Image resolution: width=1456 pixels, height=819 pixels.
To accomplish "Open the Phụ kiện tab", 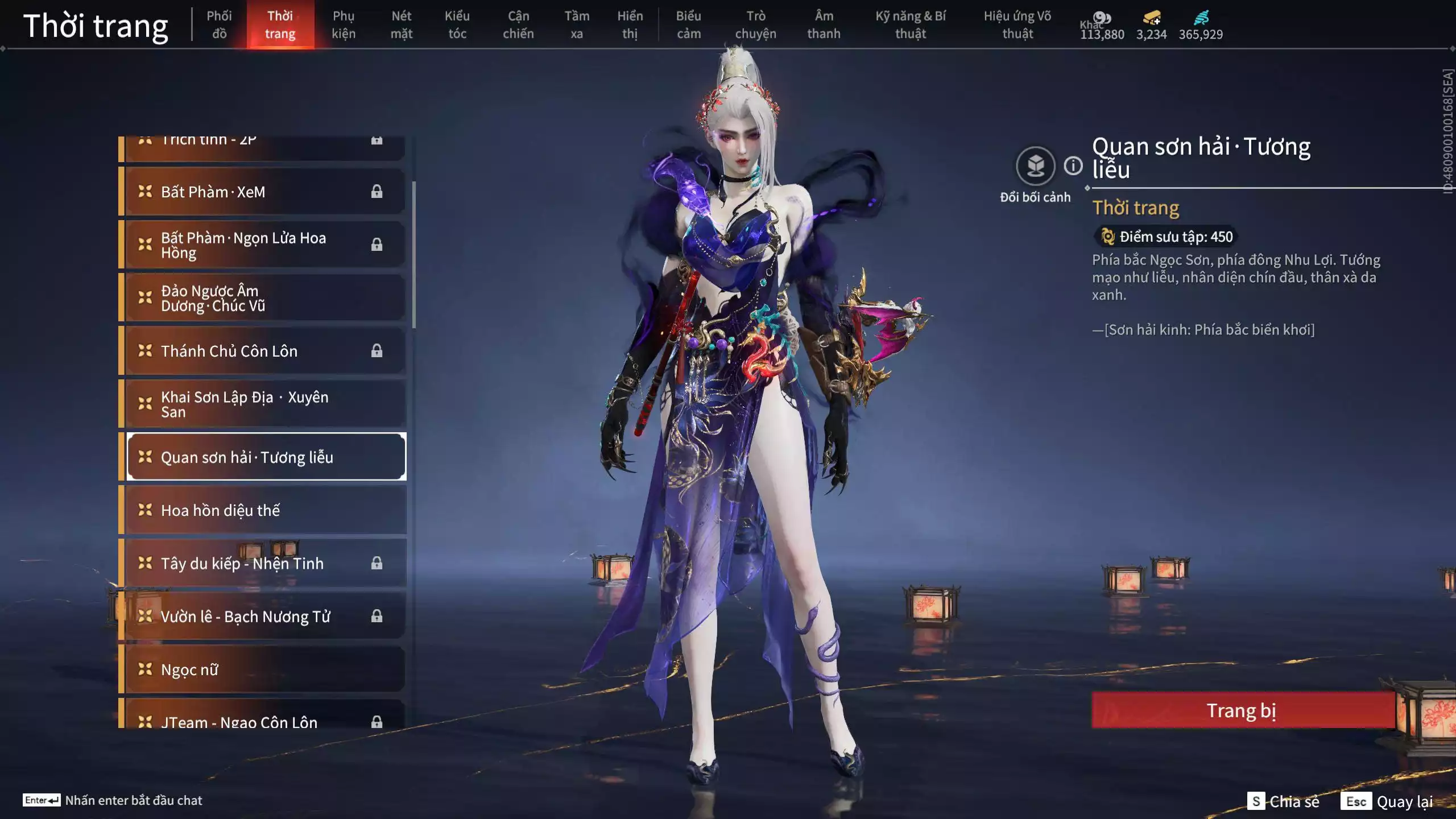I will tap(344, 25).
